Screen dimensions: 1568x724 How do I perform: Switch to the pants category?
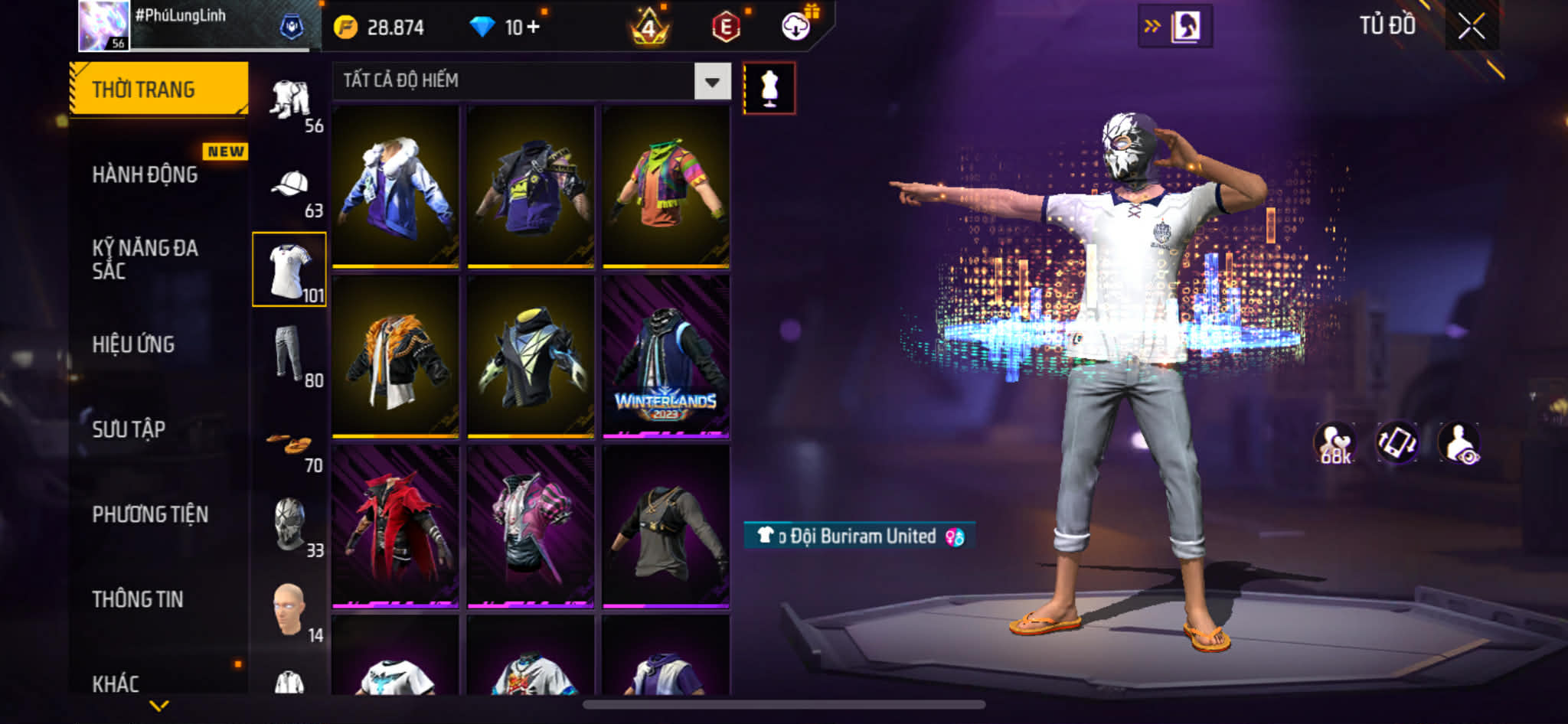pos(290,354)
